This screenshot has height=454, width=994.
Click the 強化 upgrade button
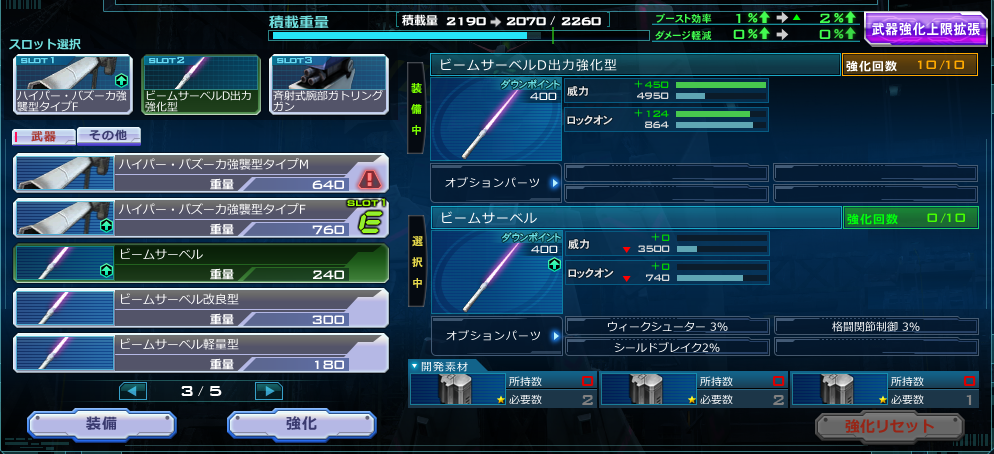pyautogui.click(x=301, y=424)
